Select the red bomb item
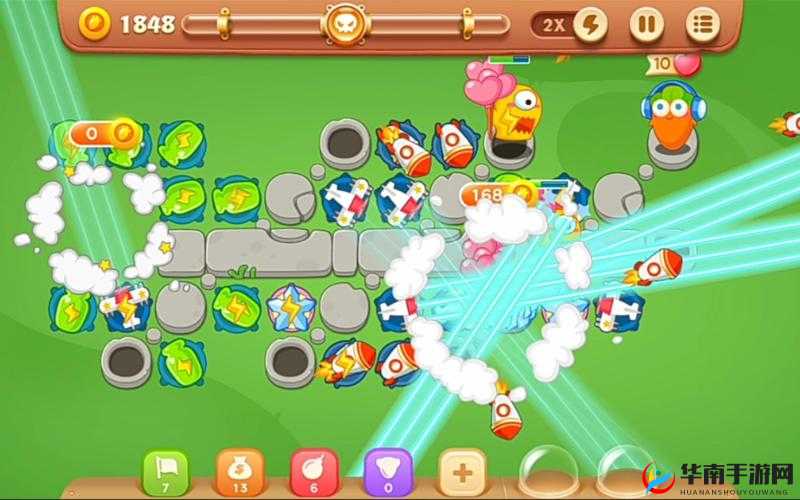Viewport: 800px width, 500px height. coord(314,472)
